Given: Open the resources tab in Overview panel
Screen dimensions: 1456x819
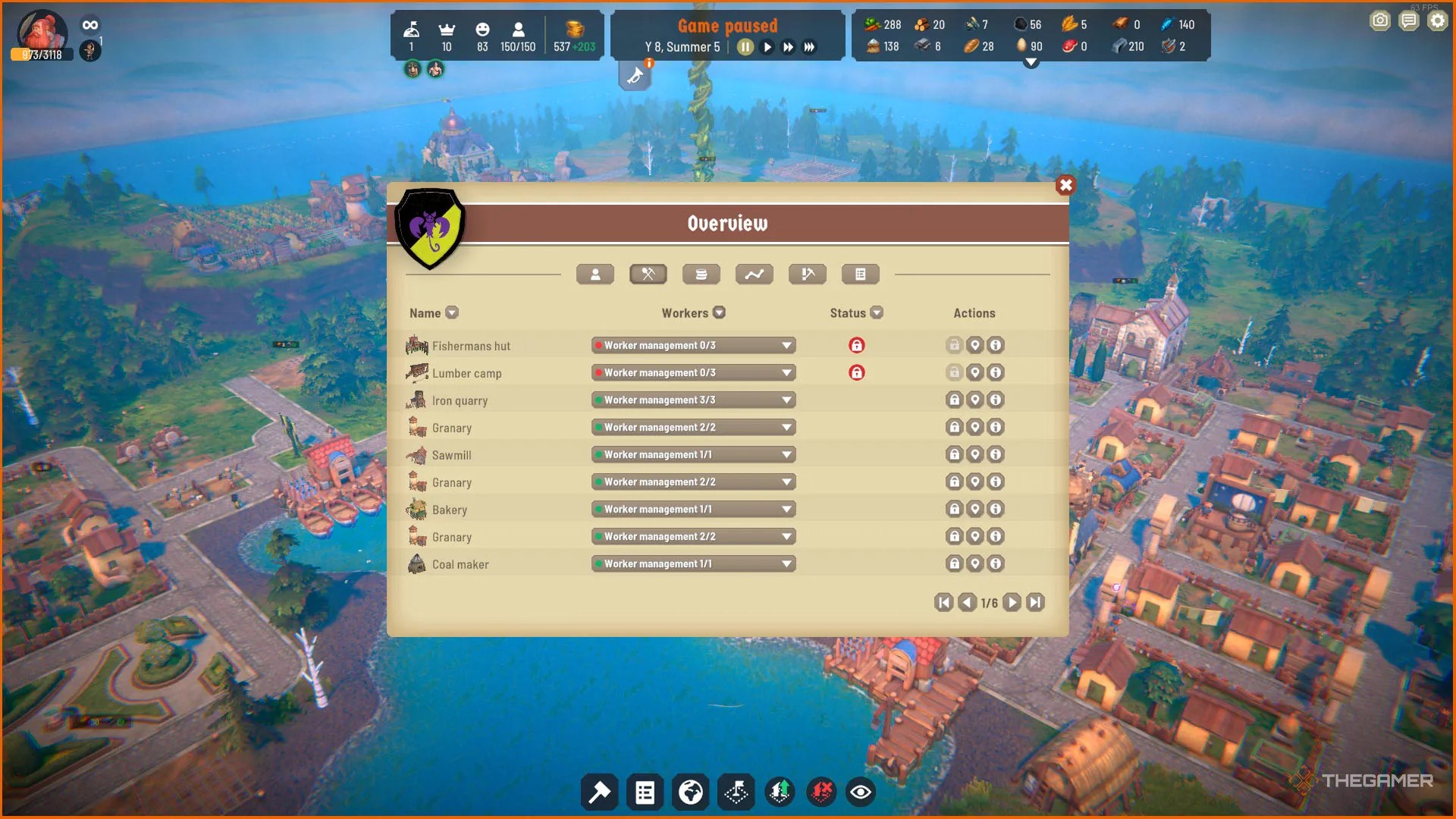Looking at the screenshot, I should click(701, 274).
